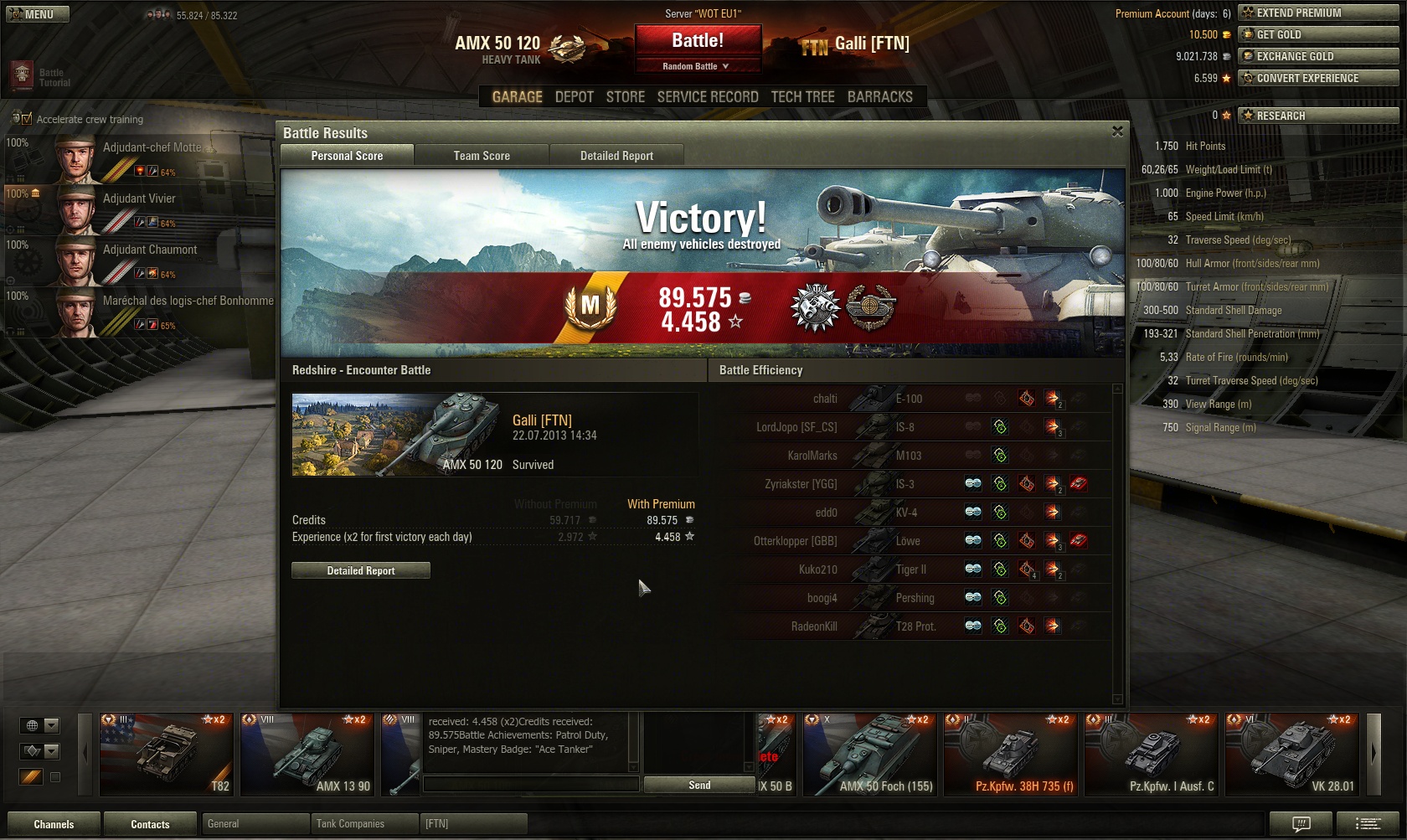
Task: Open Research for this tank
Action: click(1318, 116)
